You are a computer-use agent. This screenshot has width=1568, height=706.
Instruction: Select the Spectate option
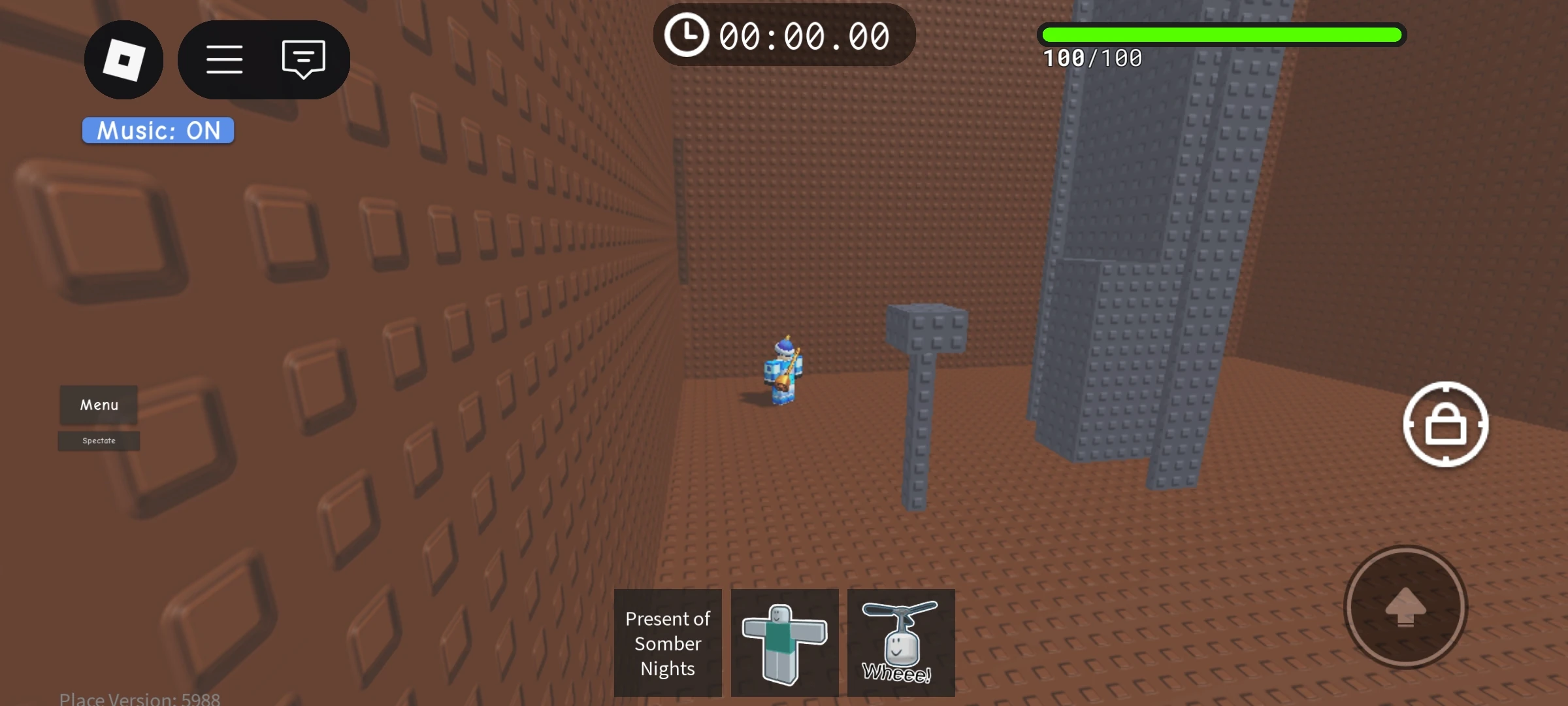[x=99, y=441]
